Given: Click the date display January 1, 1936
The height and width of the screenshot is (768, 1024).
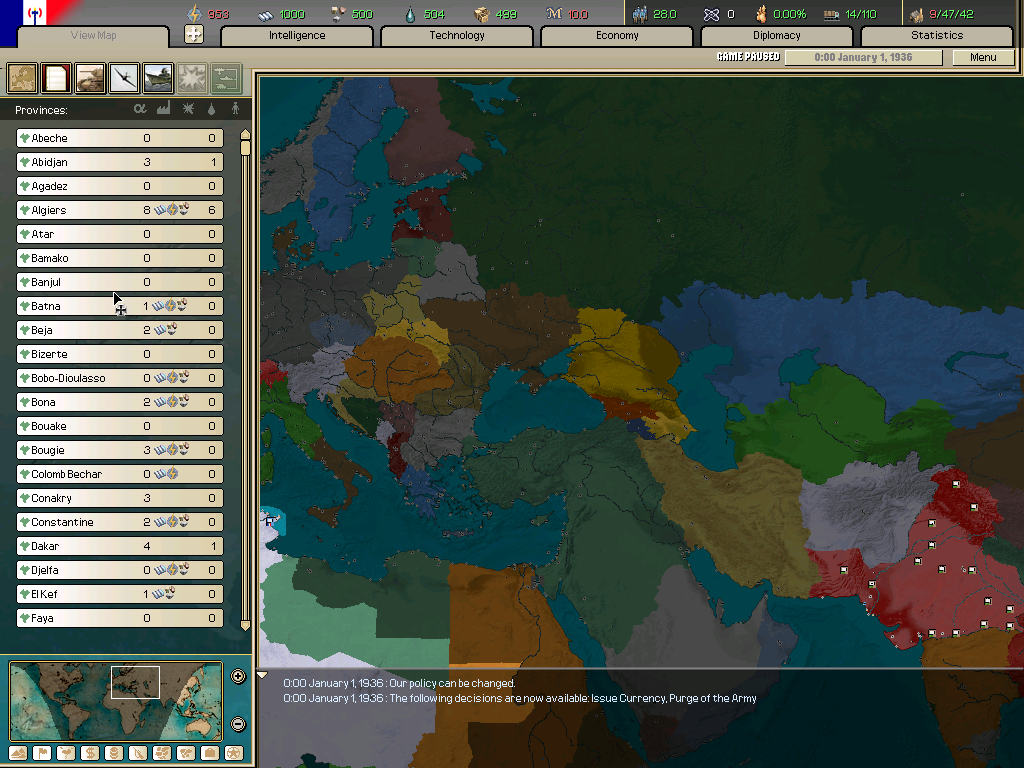Looking at the screenshot, I should pyautogui.click(x=863, y=57).
